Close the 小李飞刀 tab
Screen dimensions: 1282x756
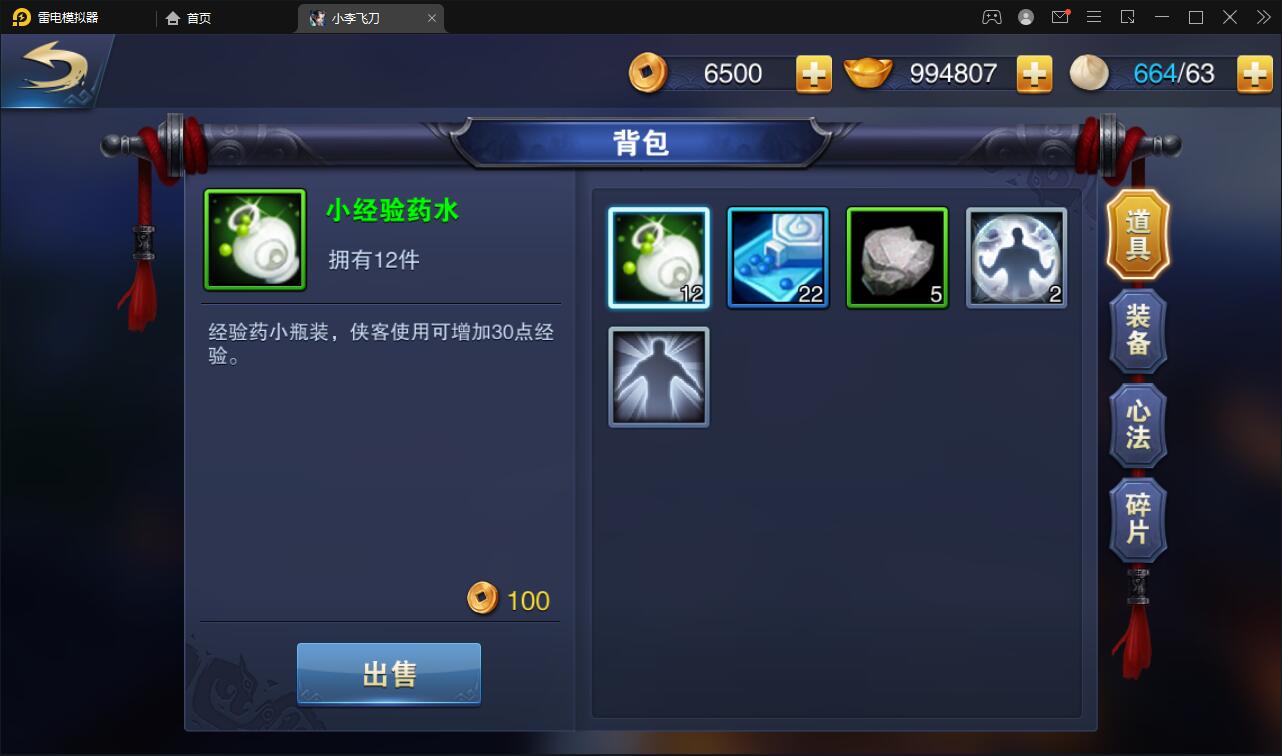[431, 17]
